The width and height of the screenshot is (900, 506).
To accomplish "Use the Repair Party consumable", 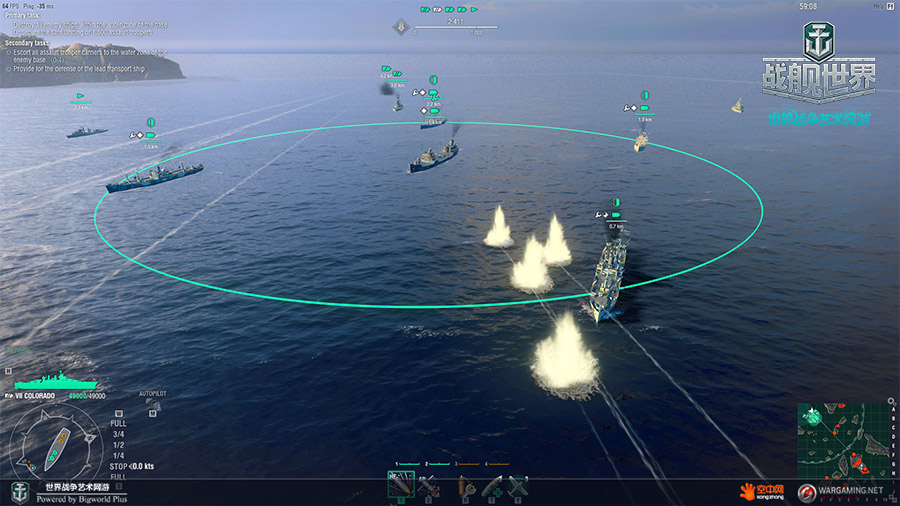I will pos(492,487).
